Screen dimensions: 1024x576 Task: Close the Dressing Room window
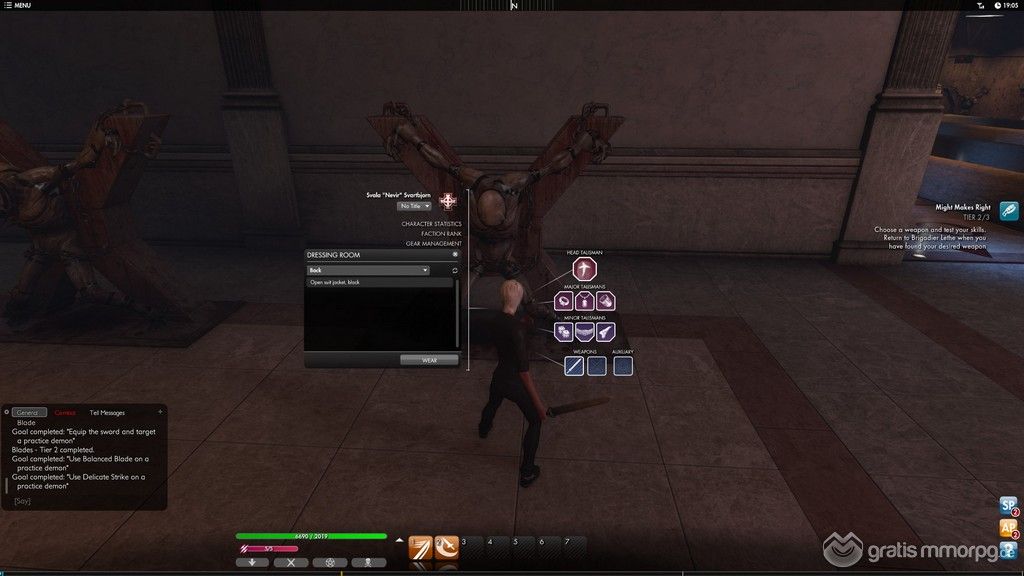455,255
